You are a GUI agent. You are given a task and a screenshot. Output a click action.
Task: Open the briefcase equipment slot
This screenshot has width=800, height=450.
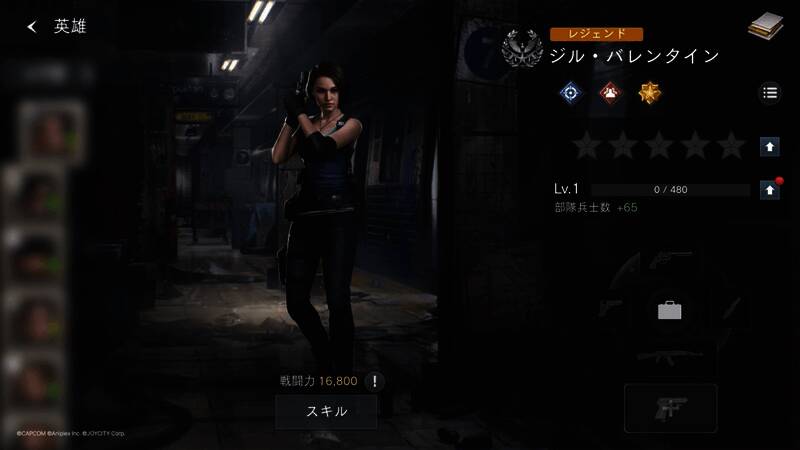(x=670, y=310)
